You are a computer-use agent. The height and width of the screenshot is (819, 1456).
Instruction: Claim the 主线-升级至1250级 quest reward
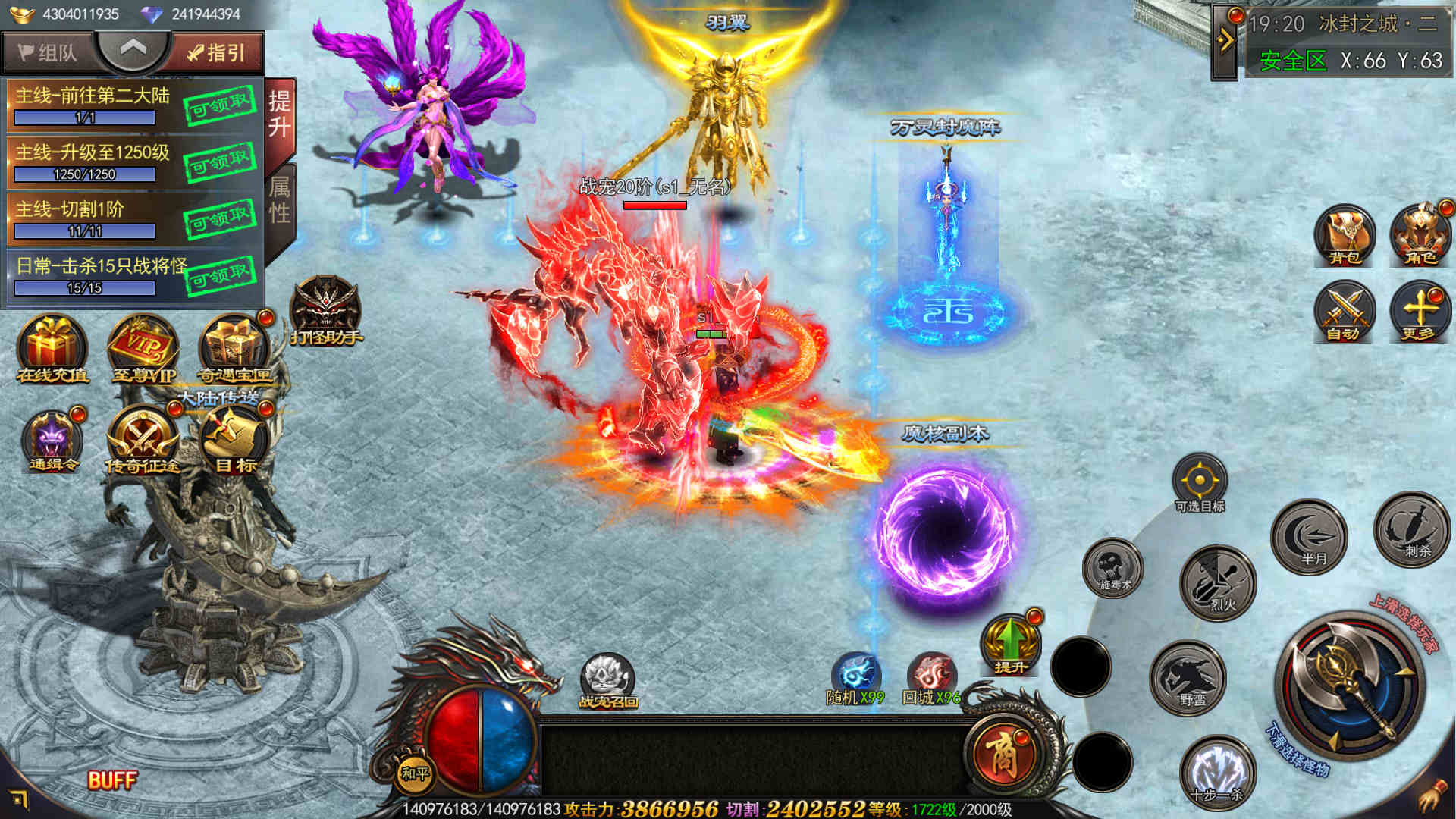pyautogui.click(x=219, y=162)
